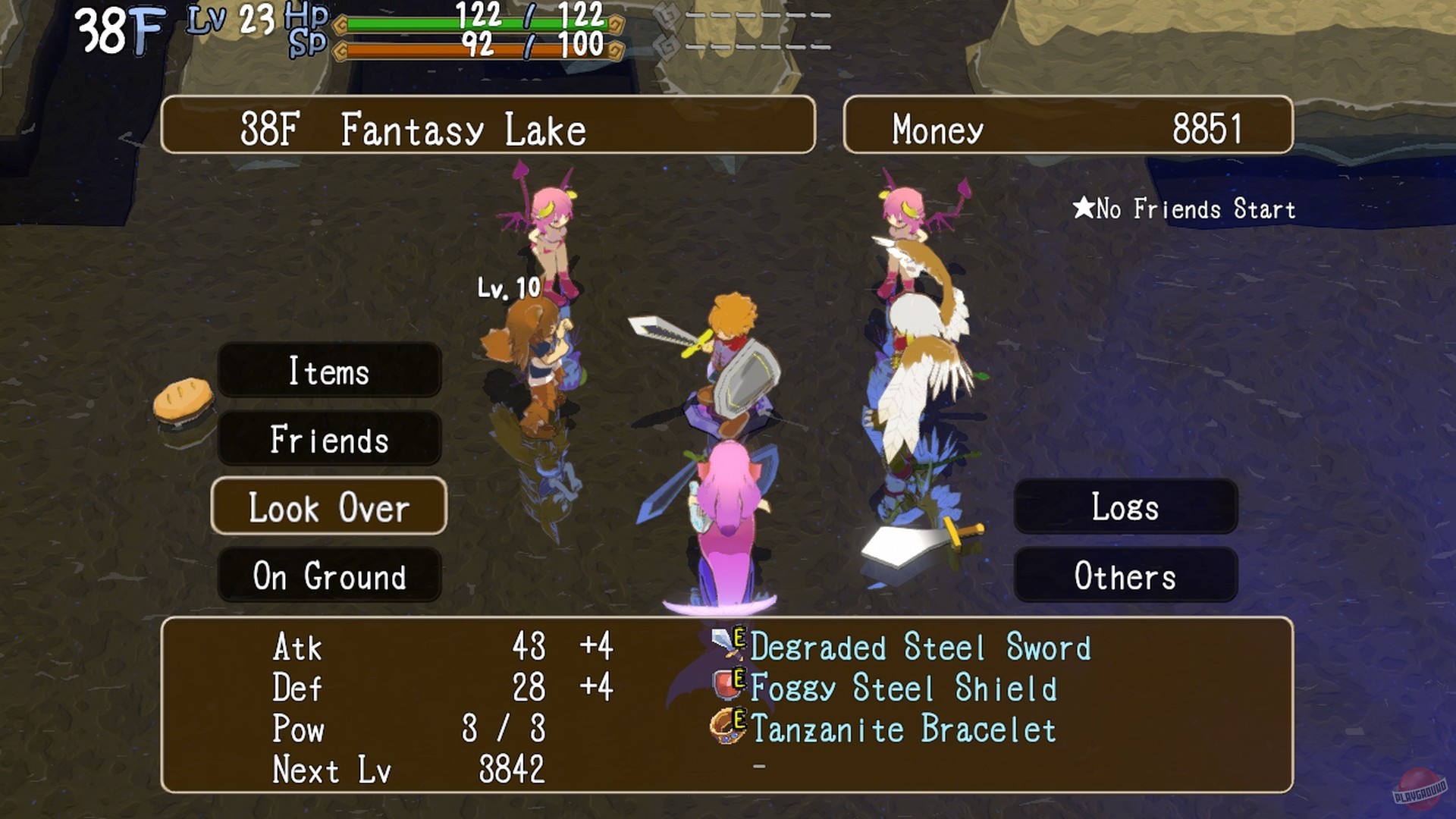Click the Others button
Screen dimensions: 1456x819
1125,576
